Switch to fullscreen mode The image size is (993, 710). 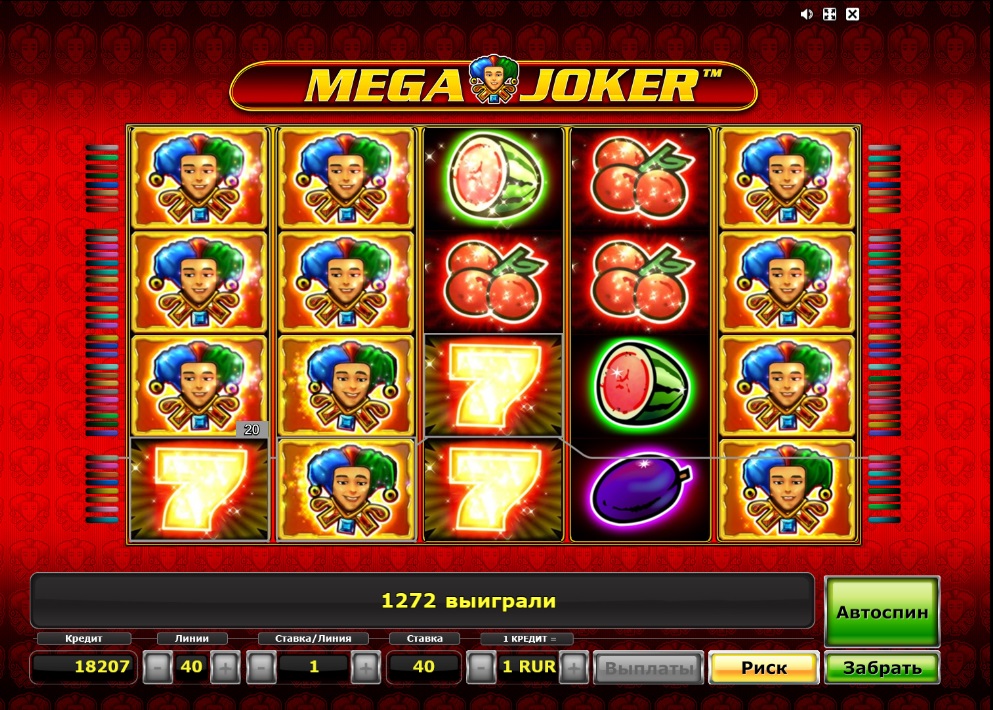(x=829, y=14)
